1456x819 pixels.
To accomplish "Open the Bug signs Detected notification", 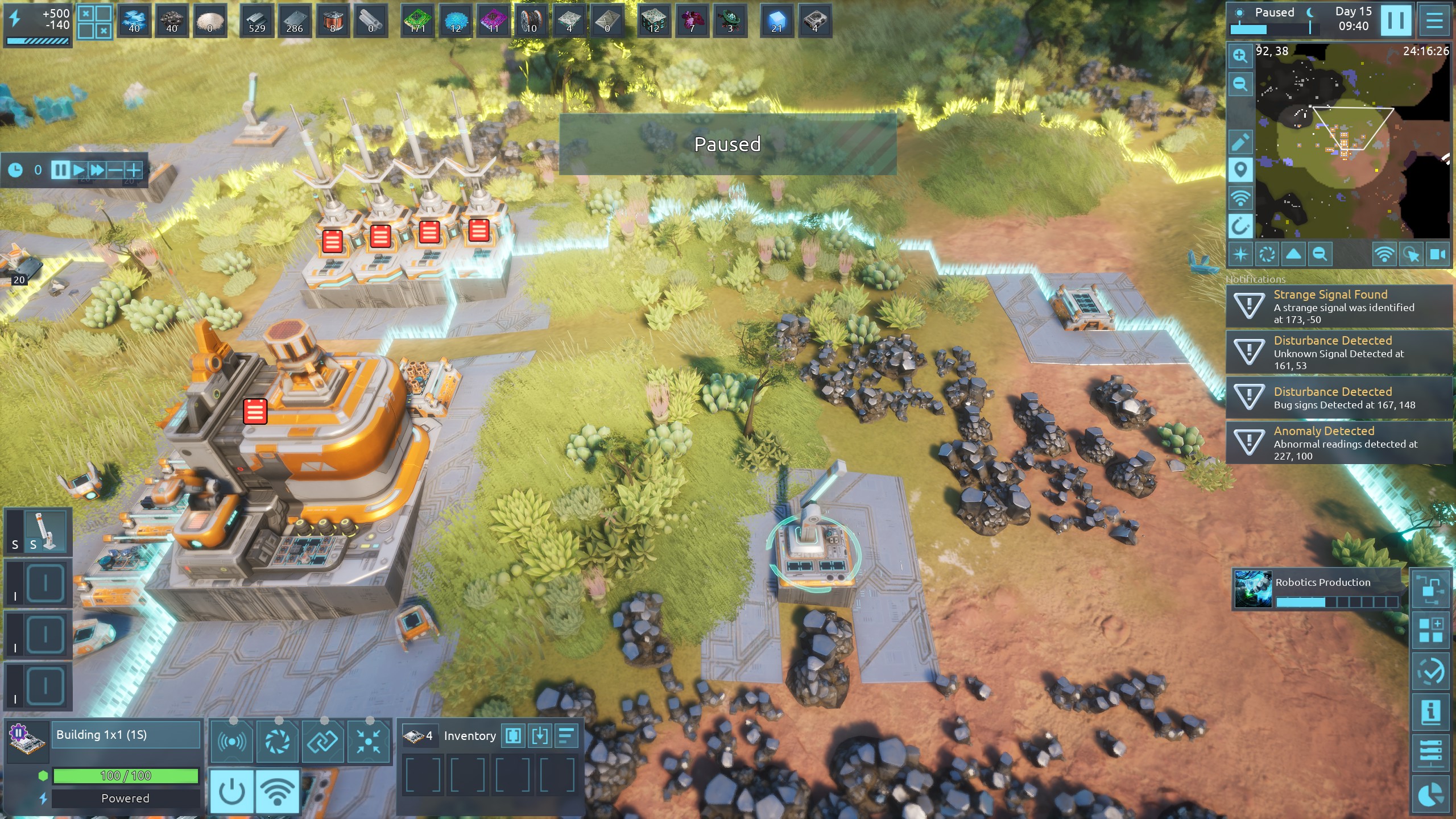I will [x=1339, y=398].
